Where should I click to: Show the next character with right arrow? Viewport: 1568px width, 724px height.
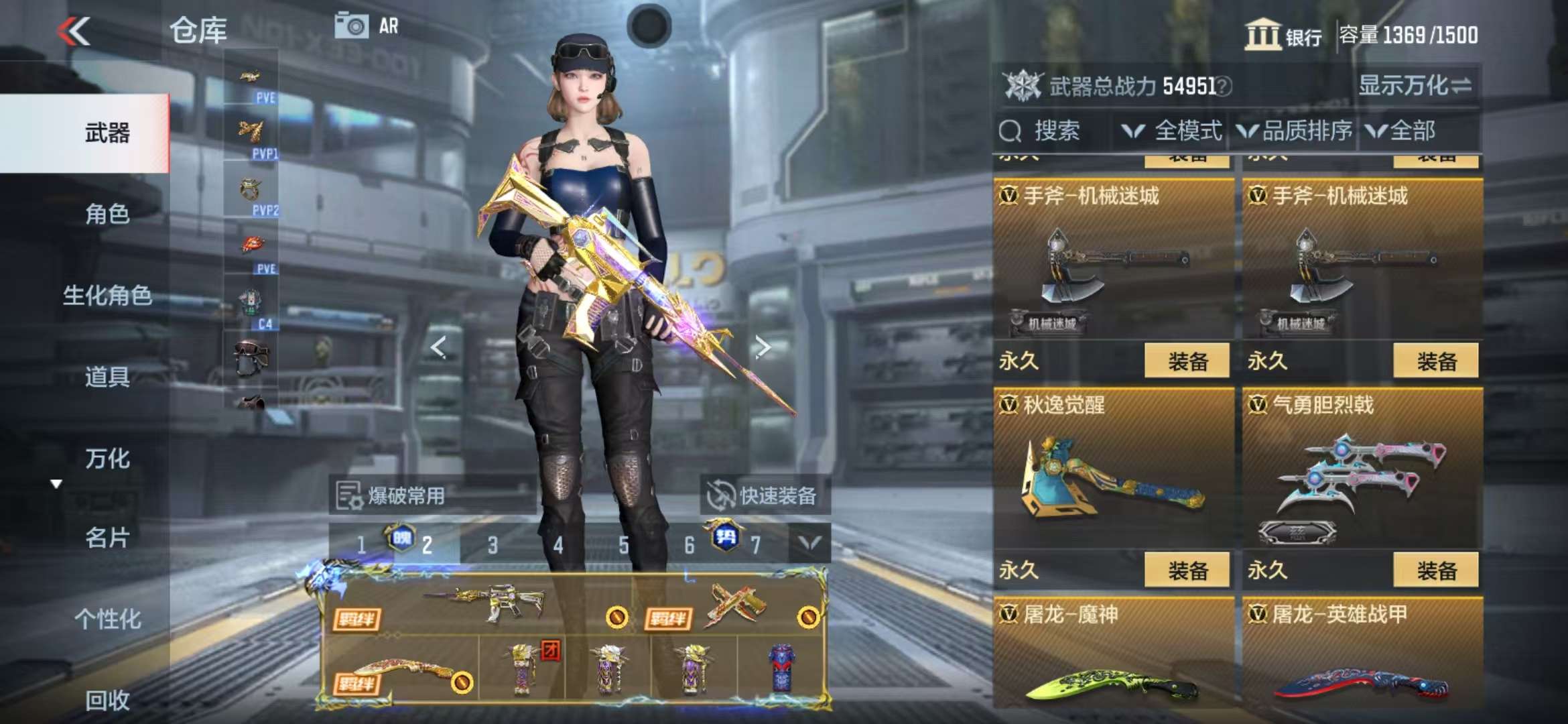762,347
